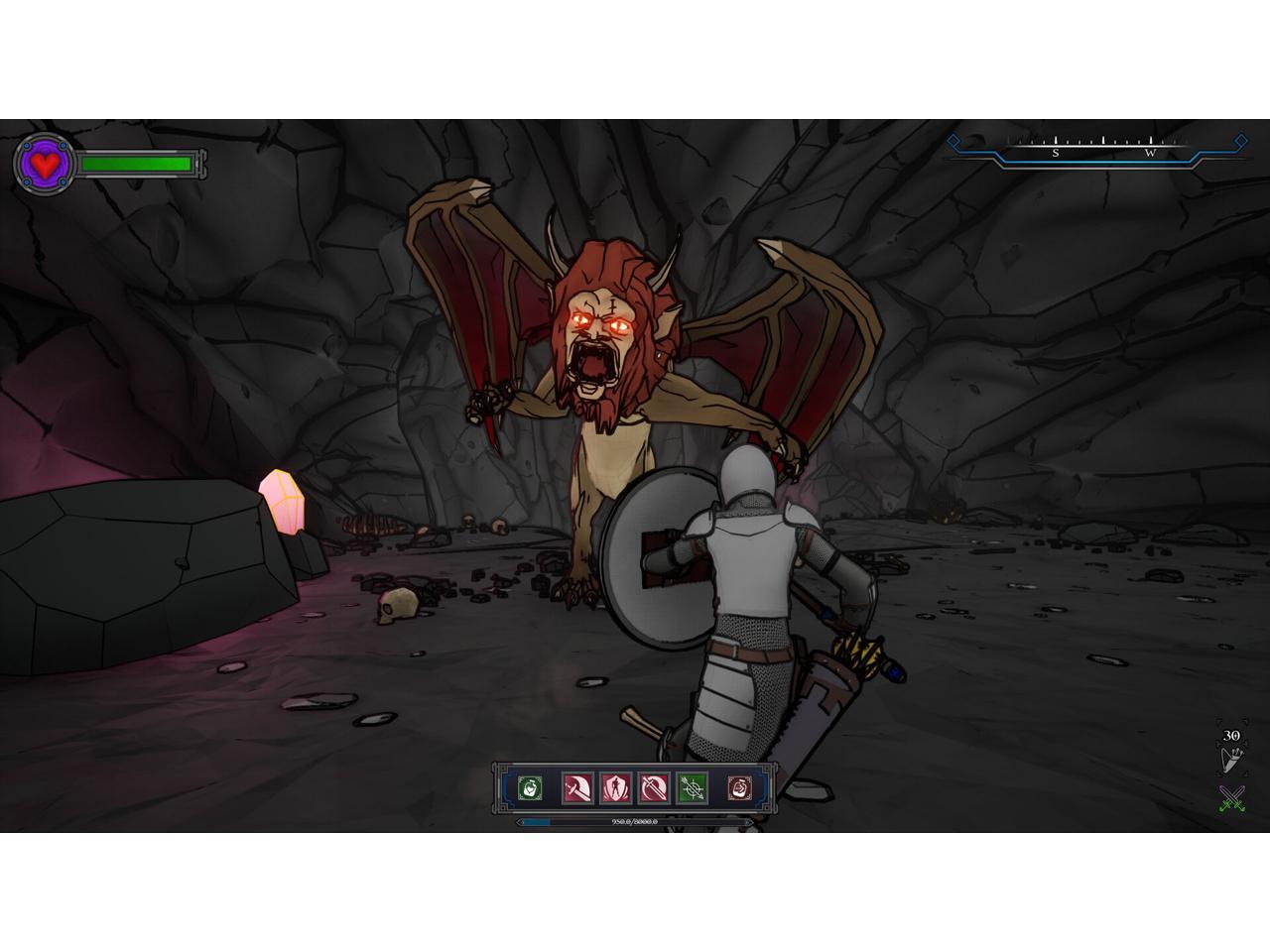Screen dimensions: 1270x952
Task: Click the purple heart health emblem
Action: 45,164
